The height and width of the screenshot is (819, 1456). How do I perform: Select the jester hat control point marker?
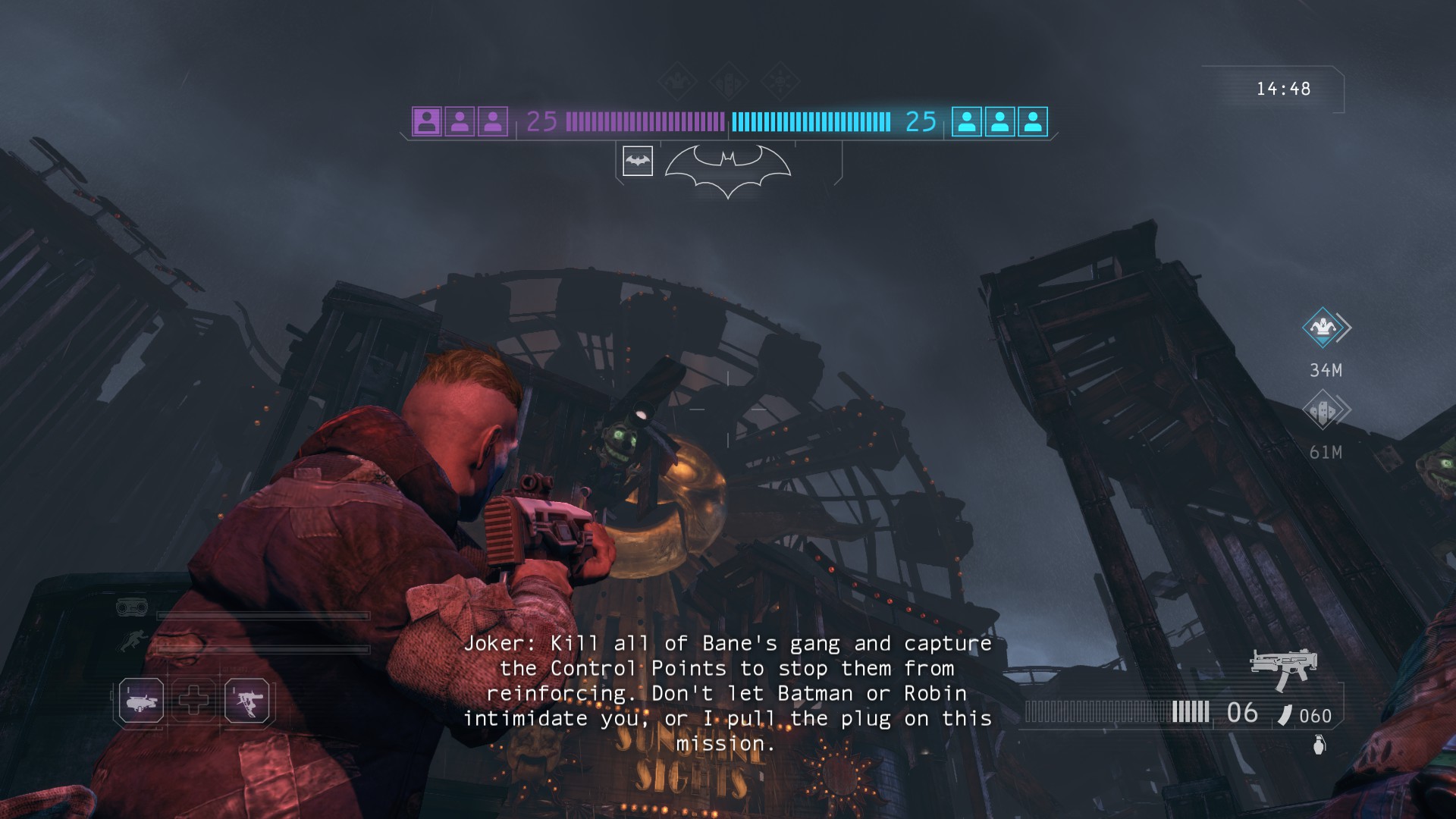tap(1323, 328)
